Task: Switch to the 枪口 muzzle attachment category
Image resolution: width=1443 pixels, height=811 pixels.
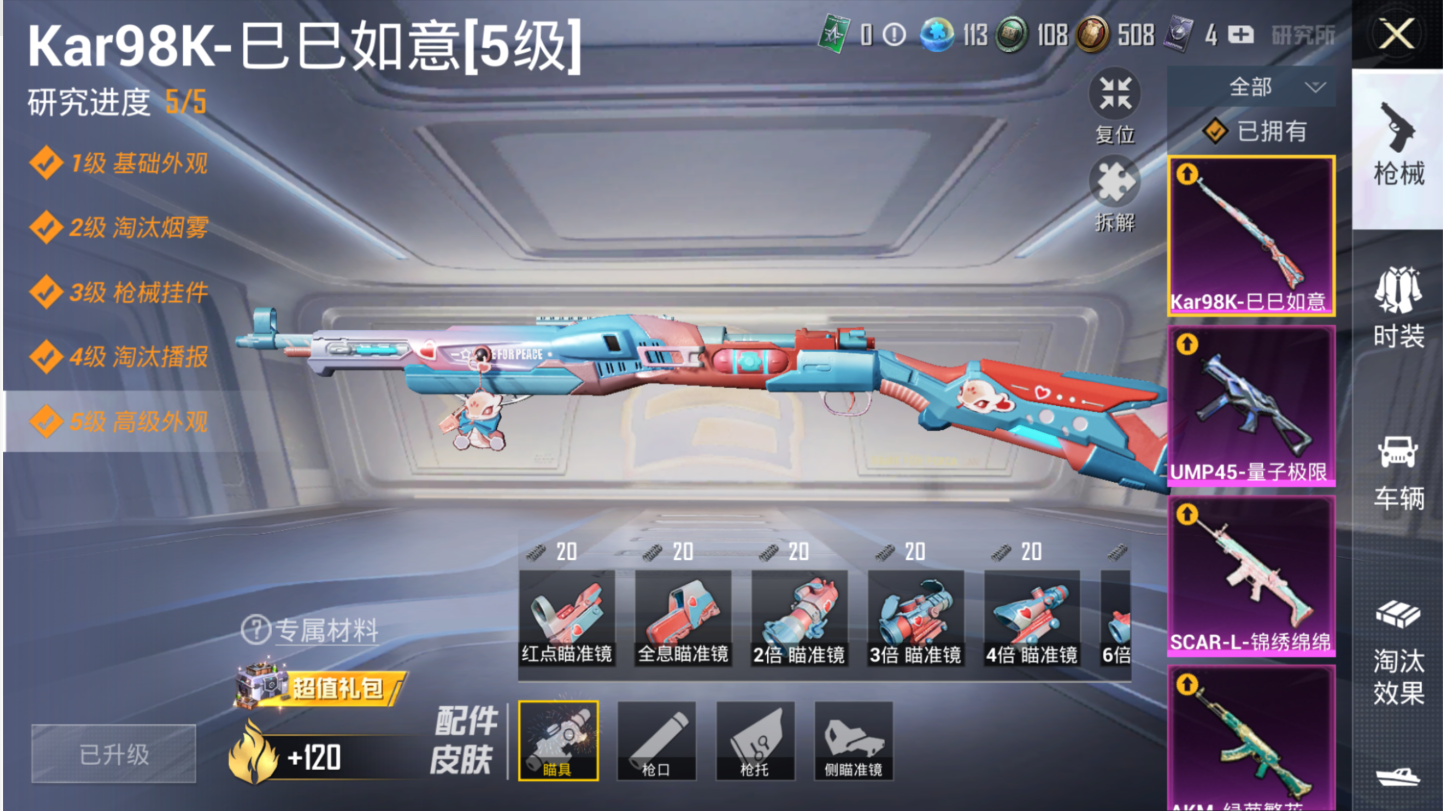Action: coord(656,741)
